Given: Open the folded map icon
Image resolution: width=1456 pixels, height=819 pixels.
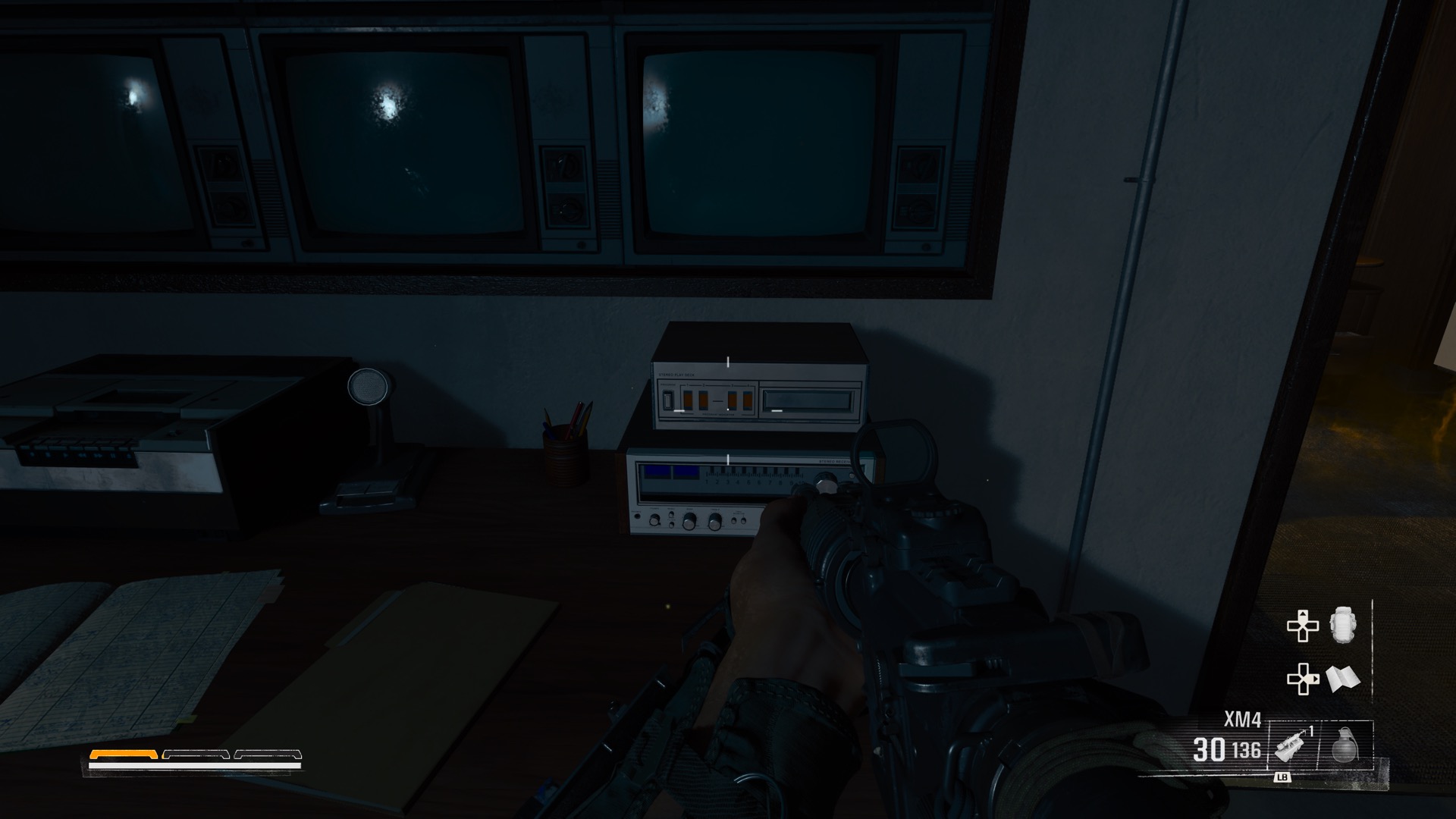Looking at the screenshot, I should pyautogui.click(x=1343, y=679).
